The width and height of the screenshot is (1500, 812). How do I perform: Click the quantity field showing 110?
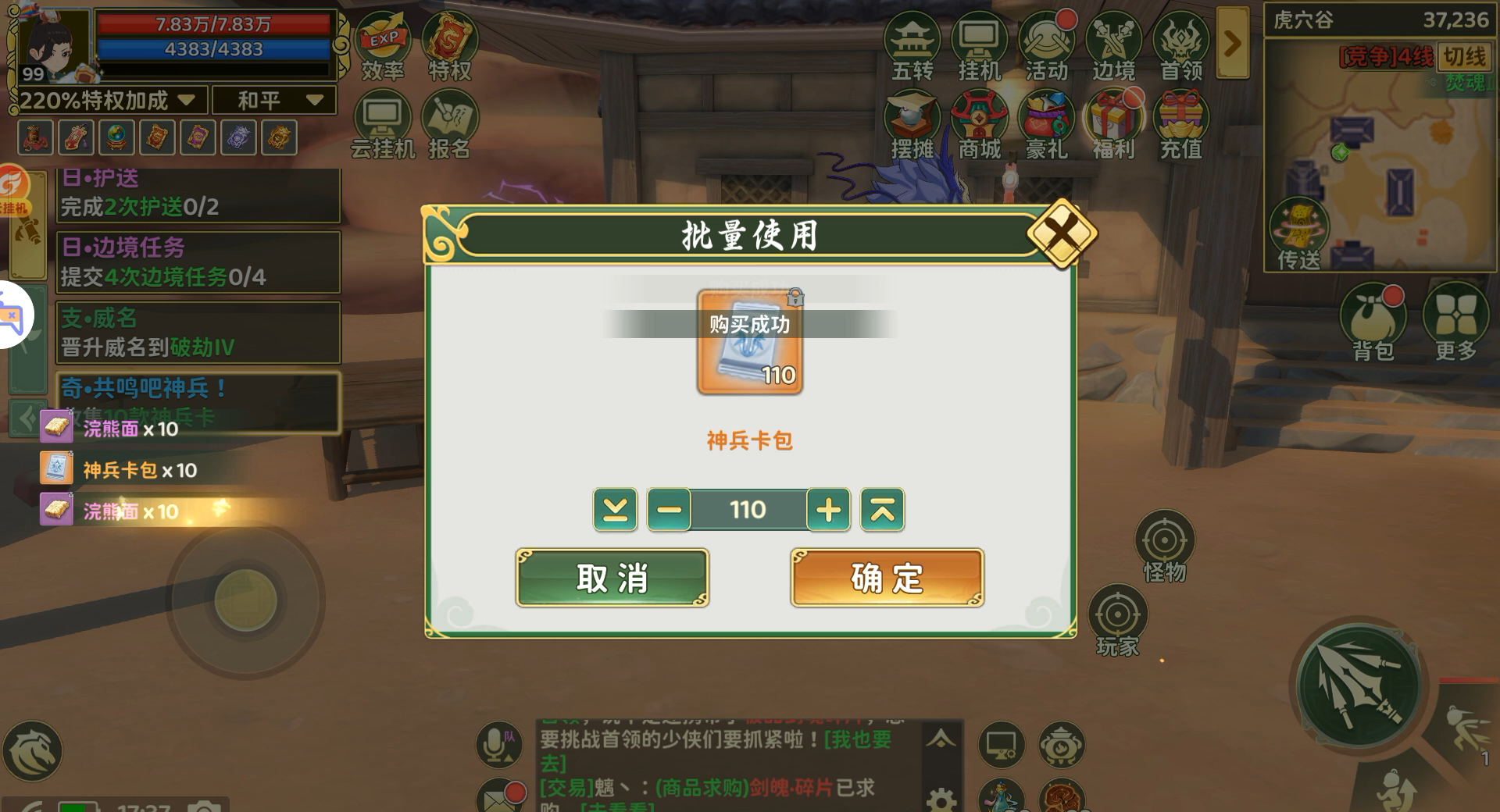coord(748,510)
